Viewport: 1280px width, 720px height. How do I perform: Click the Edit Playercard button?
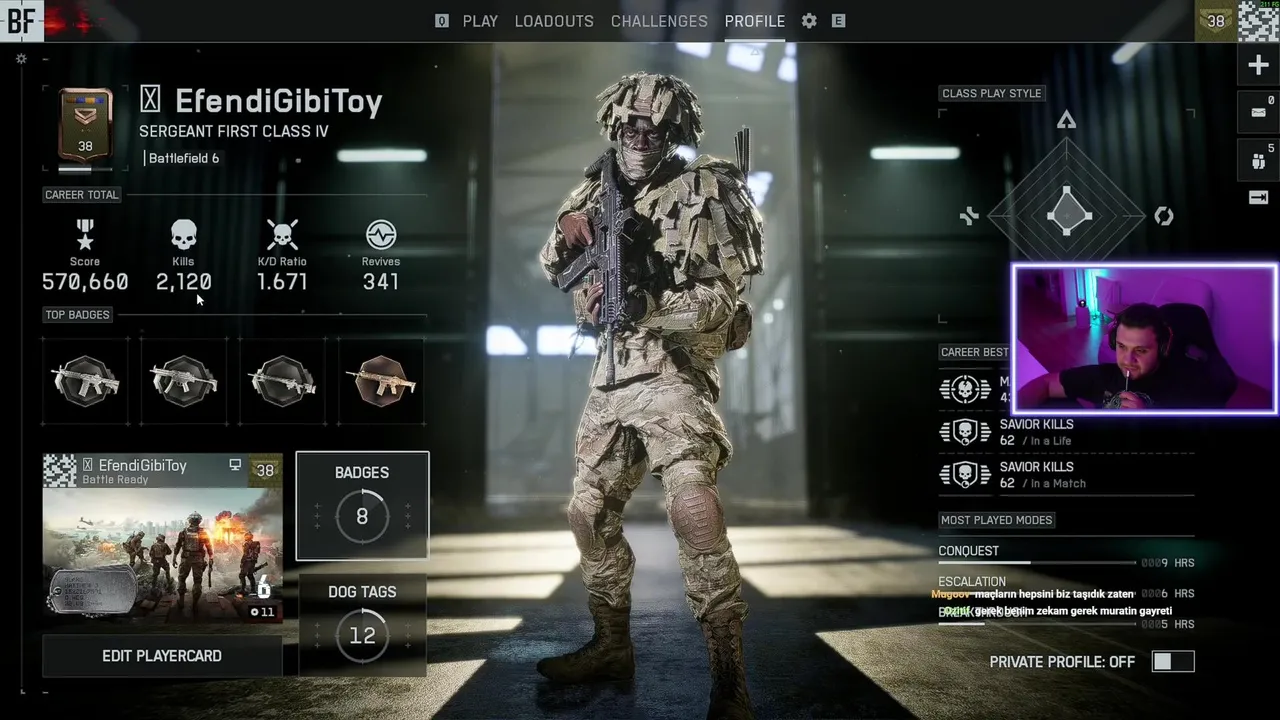click(x=162, y=656)
